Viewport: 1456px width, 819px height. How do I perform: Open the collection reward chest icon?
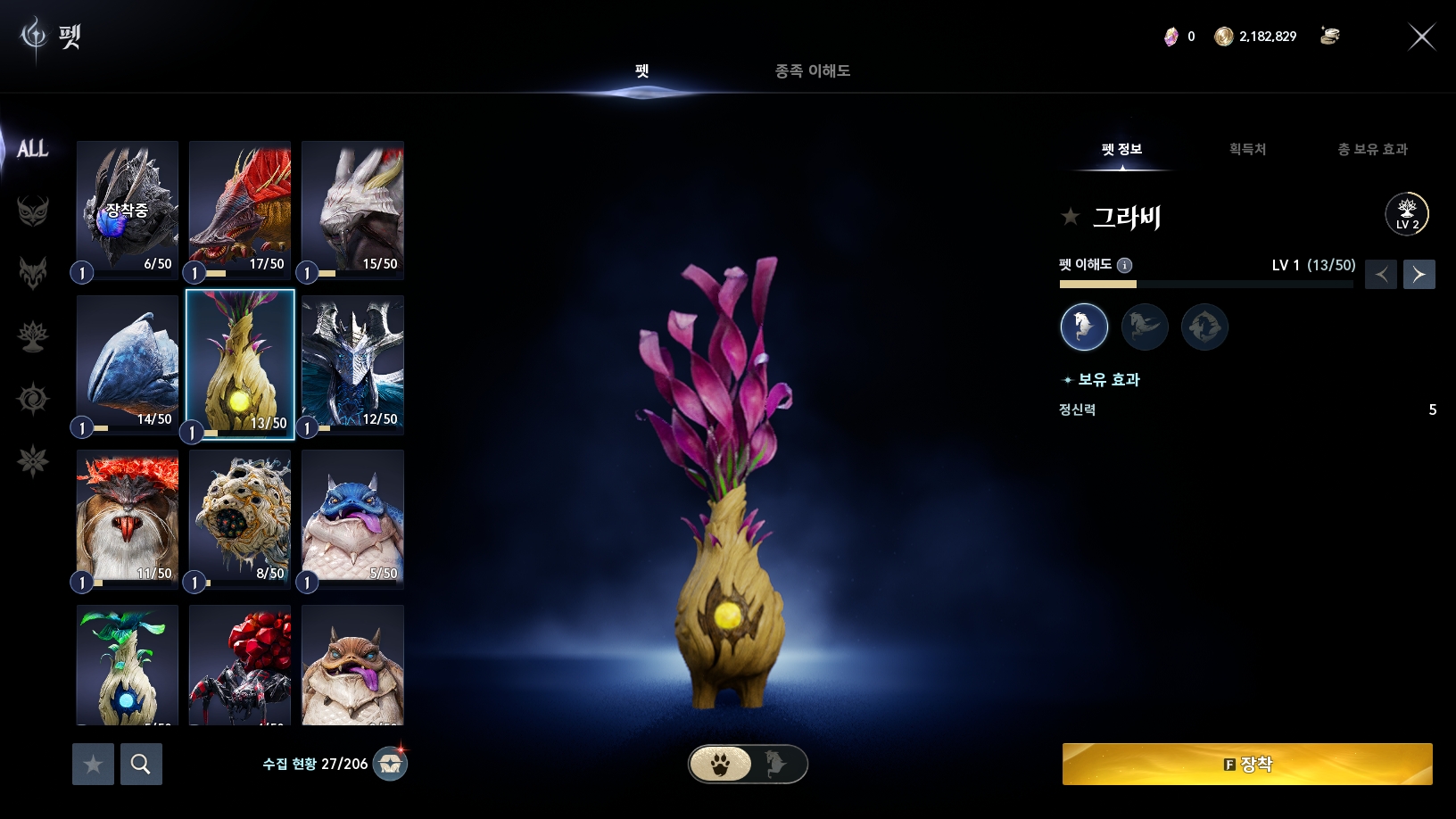[390, 764]
